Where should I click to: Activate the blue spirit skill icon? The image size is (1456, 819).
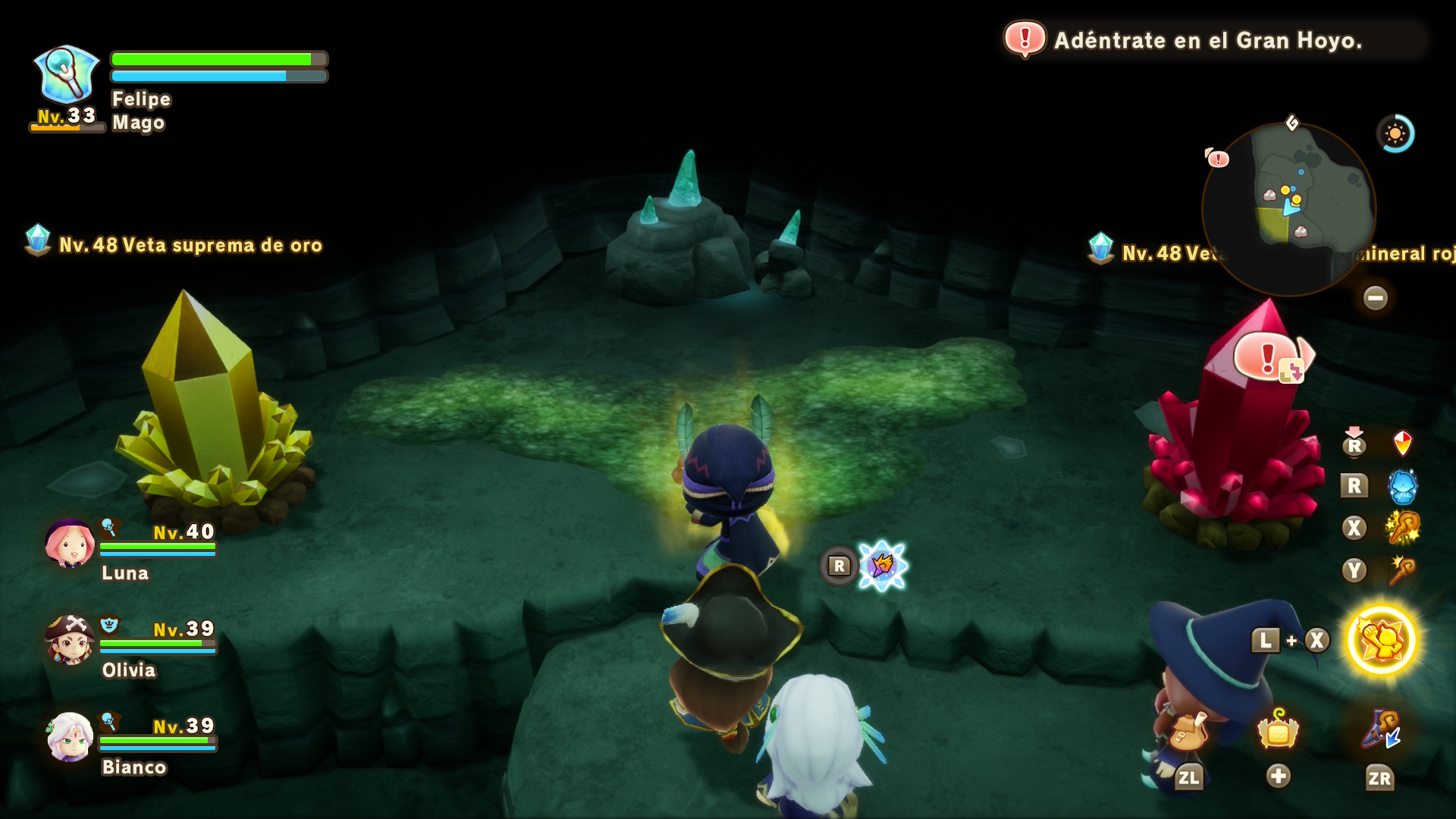pos(1403,486)
